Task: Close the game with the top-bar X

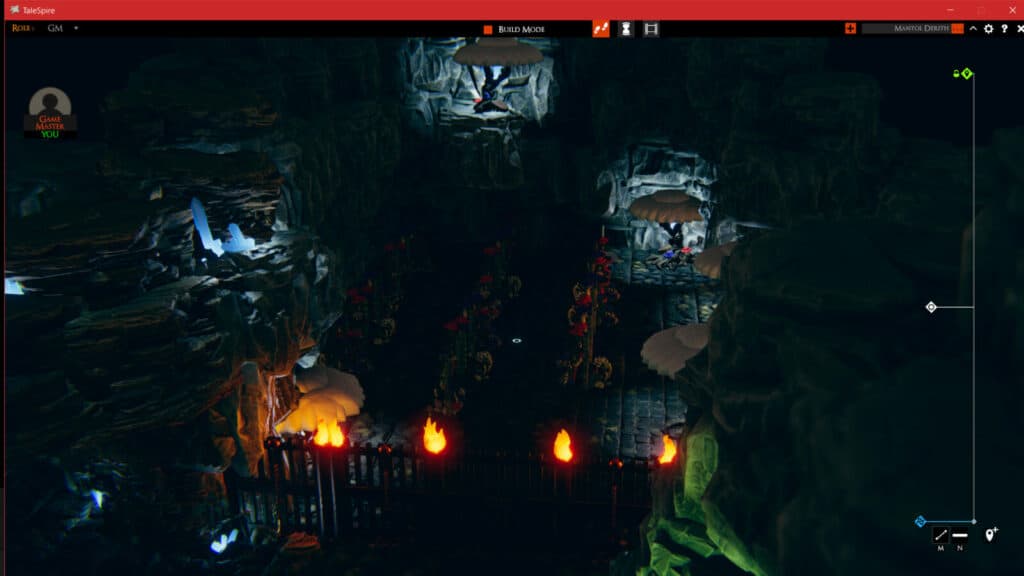Action: coord(1017,28)
